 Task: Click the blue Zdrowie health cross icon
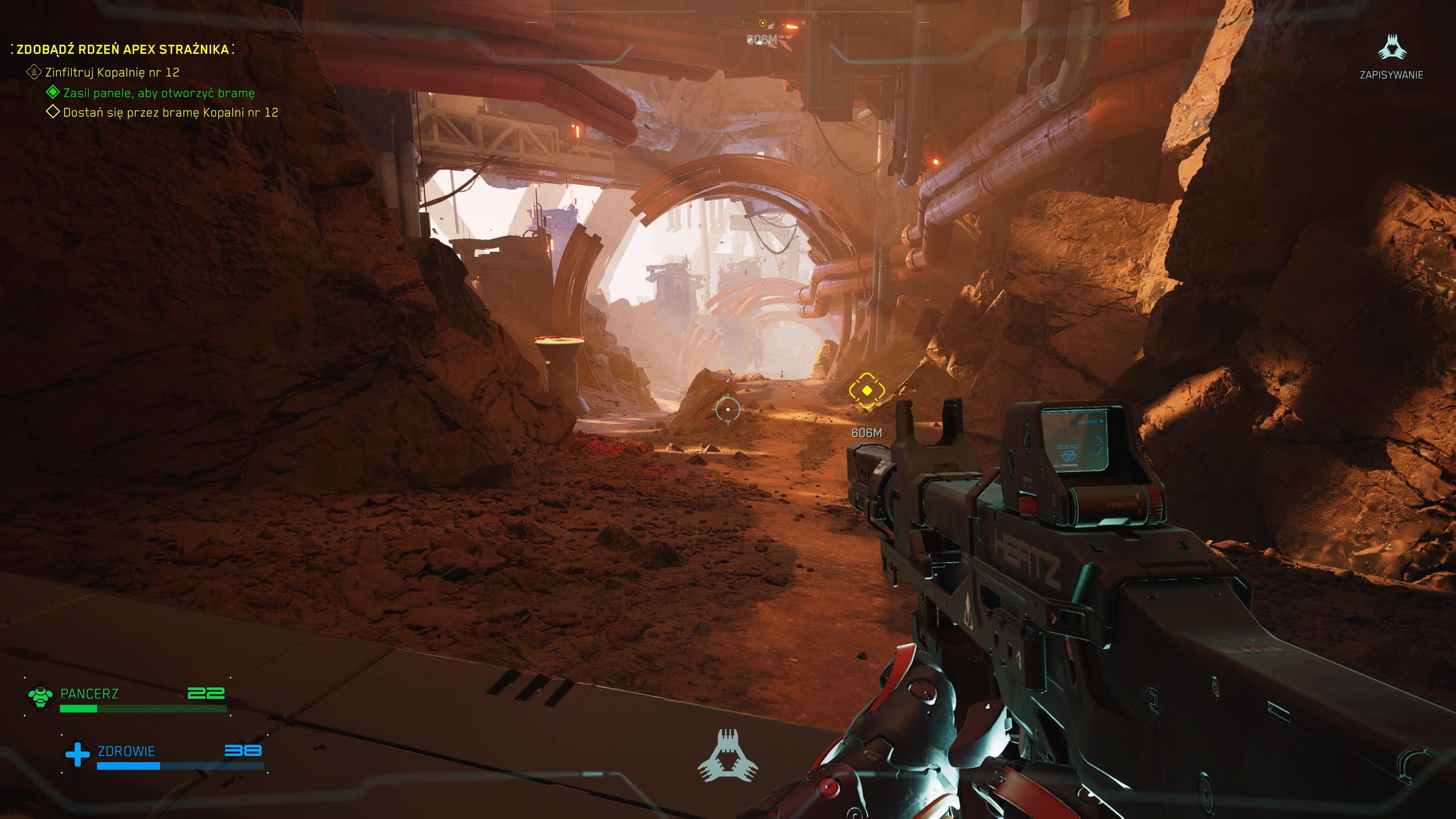(77, 754)
